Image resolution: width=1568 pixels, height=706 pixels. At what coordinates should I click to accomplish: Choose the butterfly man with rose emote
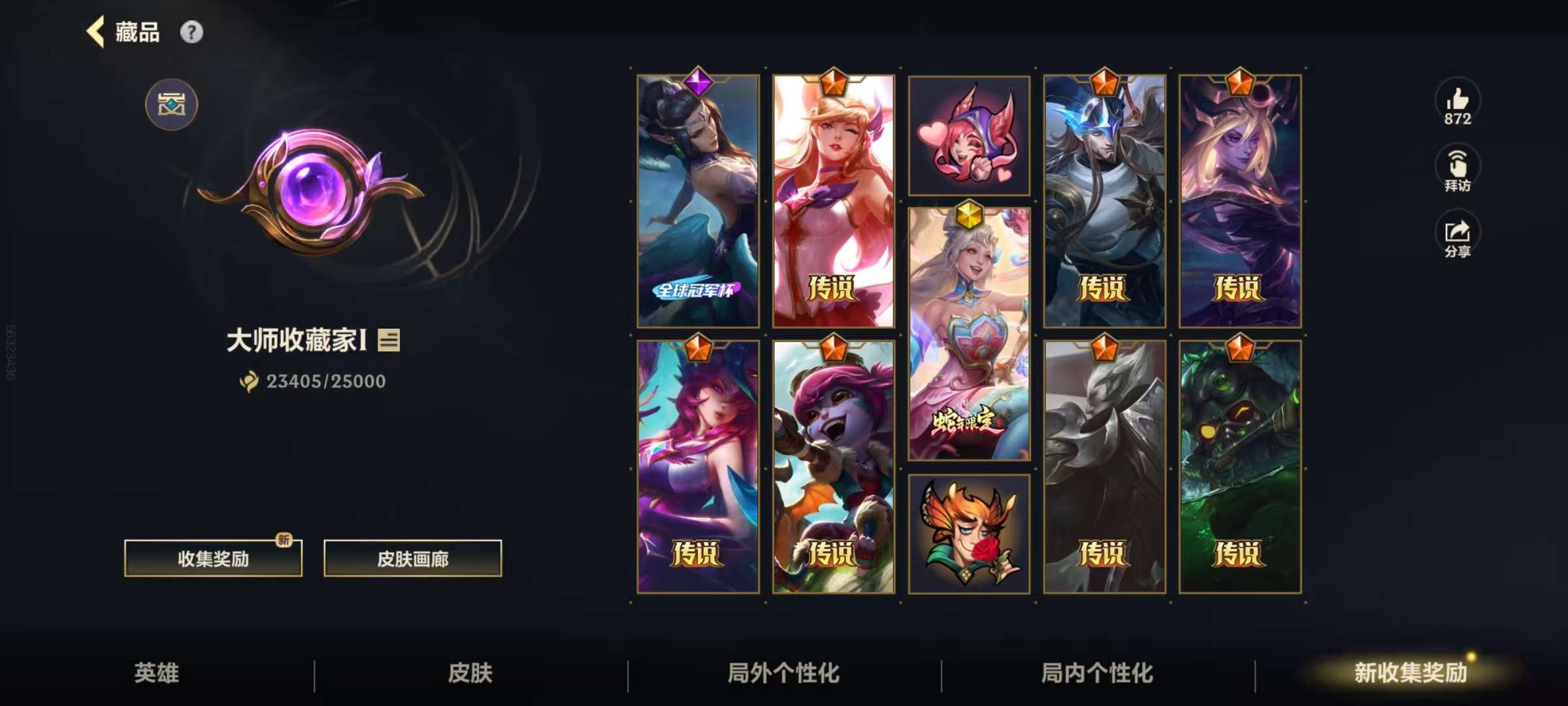[969, 534]
